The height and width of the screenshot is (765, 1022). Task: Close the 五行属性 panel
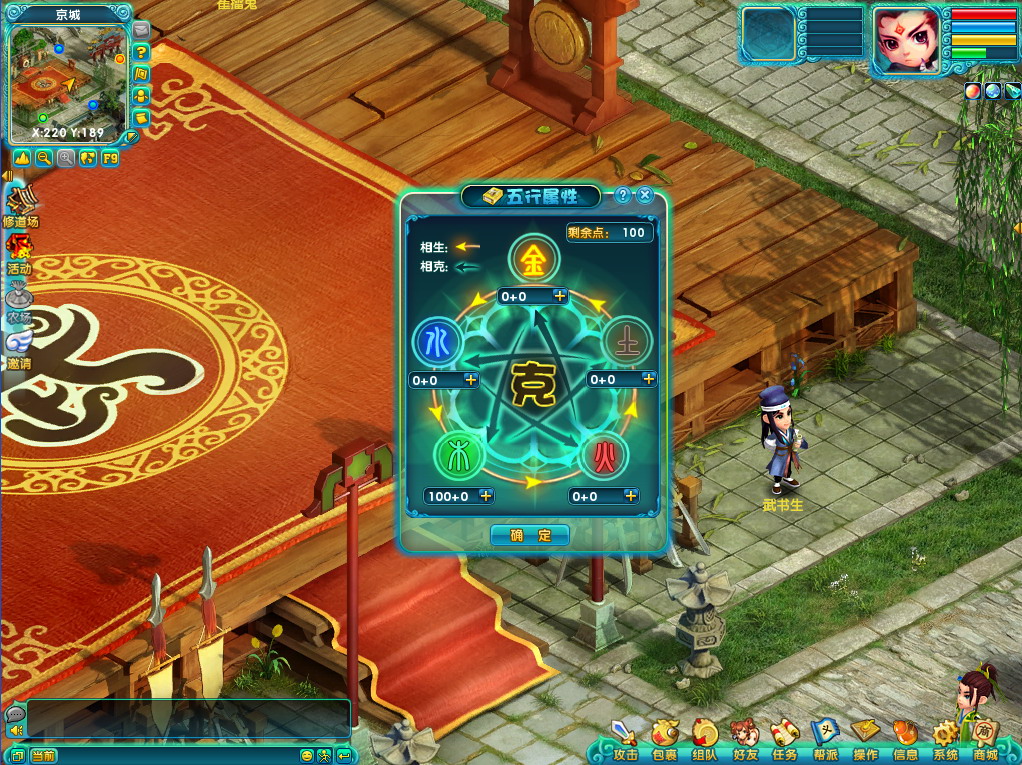pos(645,196)
